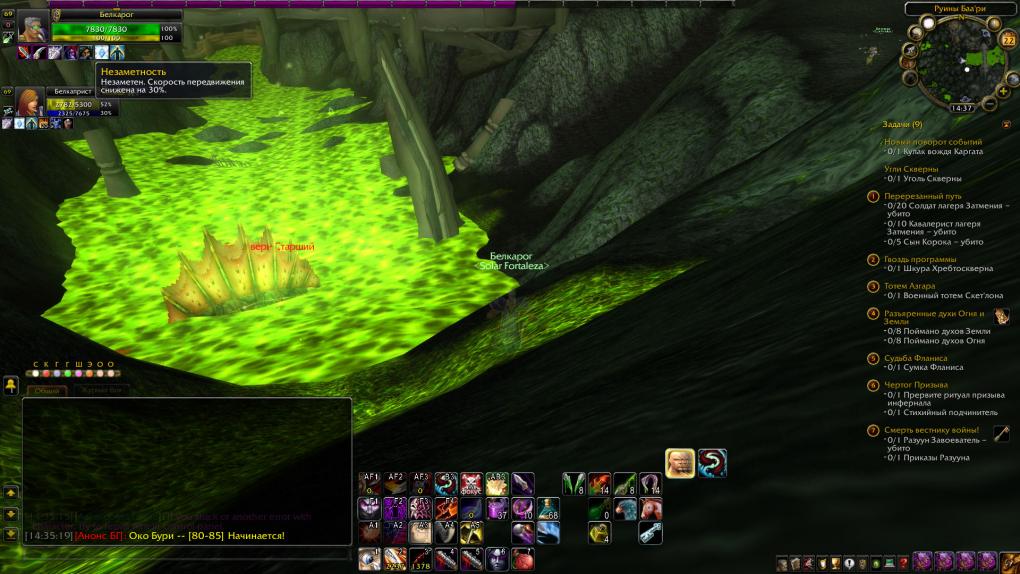Select the highlighted bald face stance button
The height and width of the screenshot is (574, 1020).
680,463
